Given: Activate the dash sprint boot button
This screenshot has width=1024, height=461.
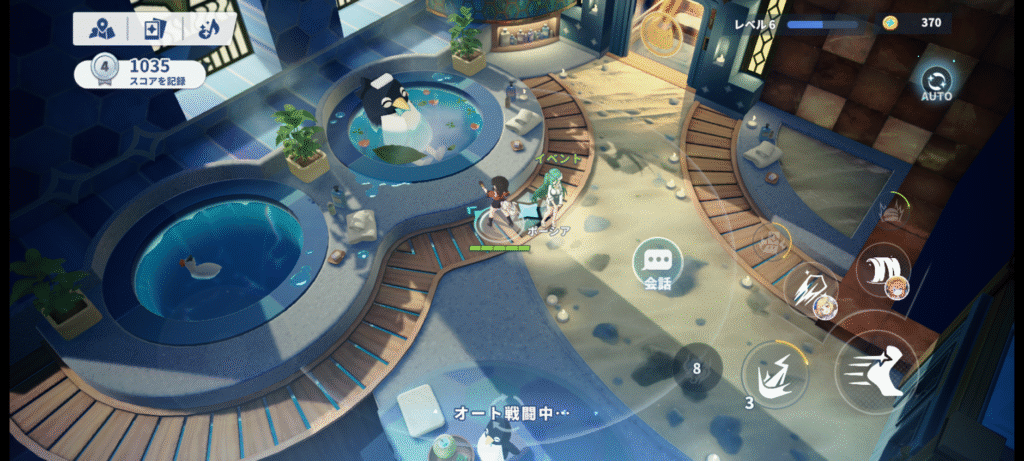Looking at the screenshot, I should click(x=876, y=372).
